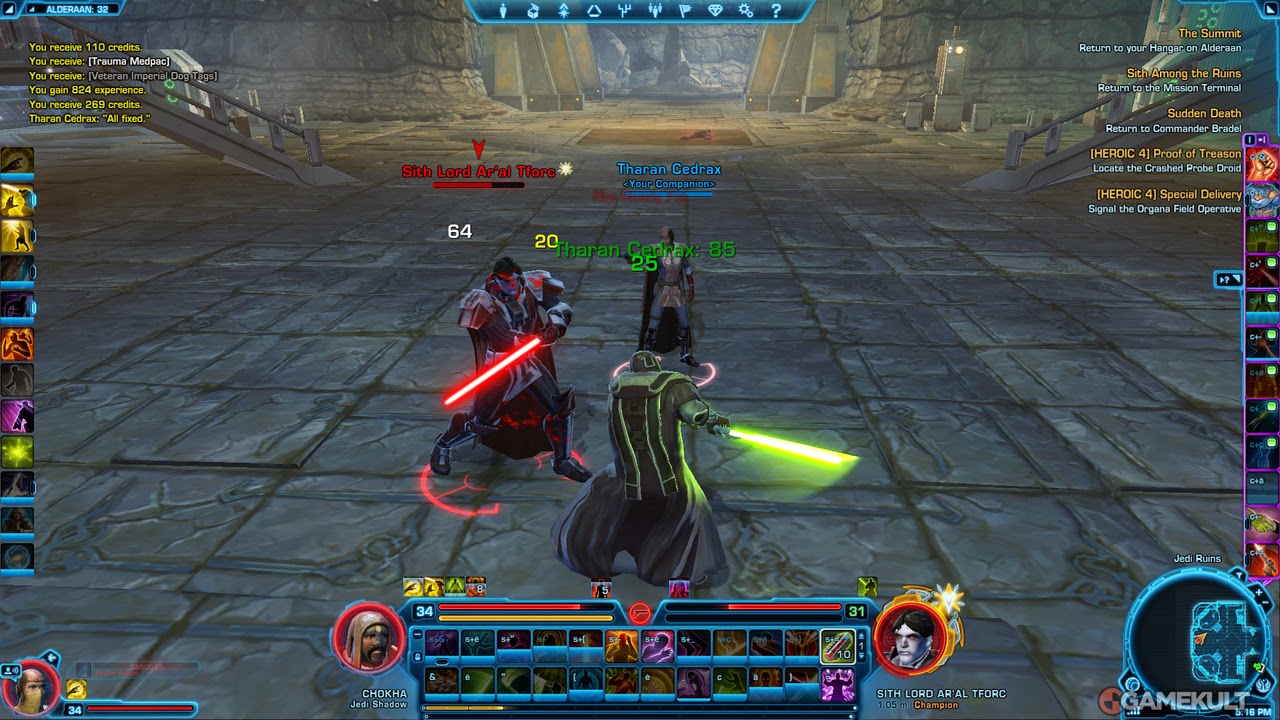The width and height of the screenshot is (1280, 720).
Task: Open the guild flag icon
Action: 685,11
